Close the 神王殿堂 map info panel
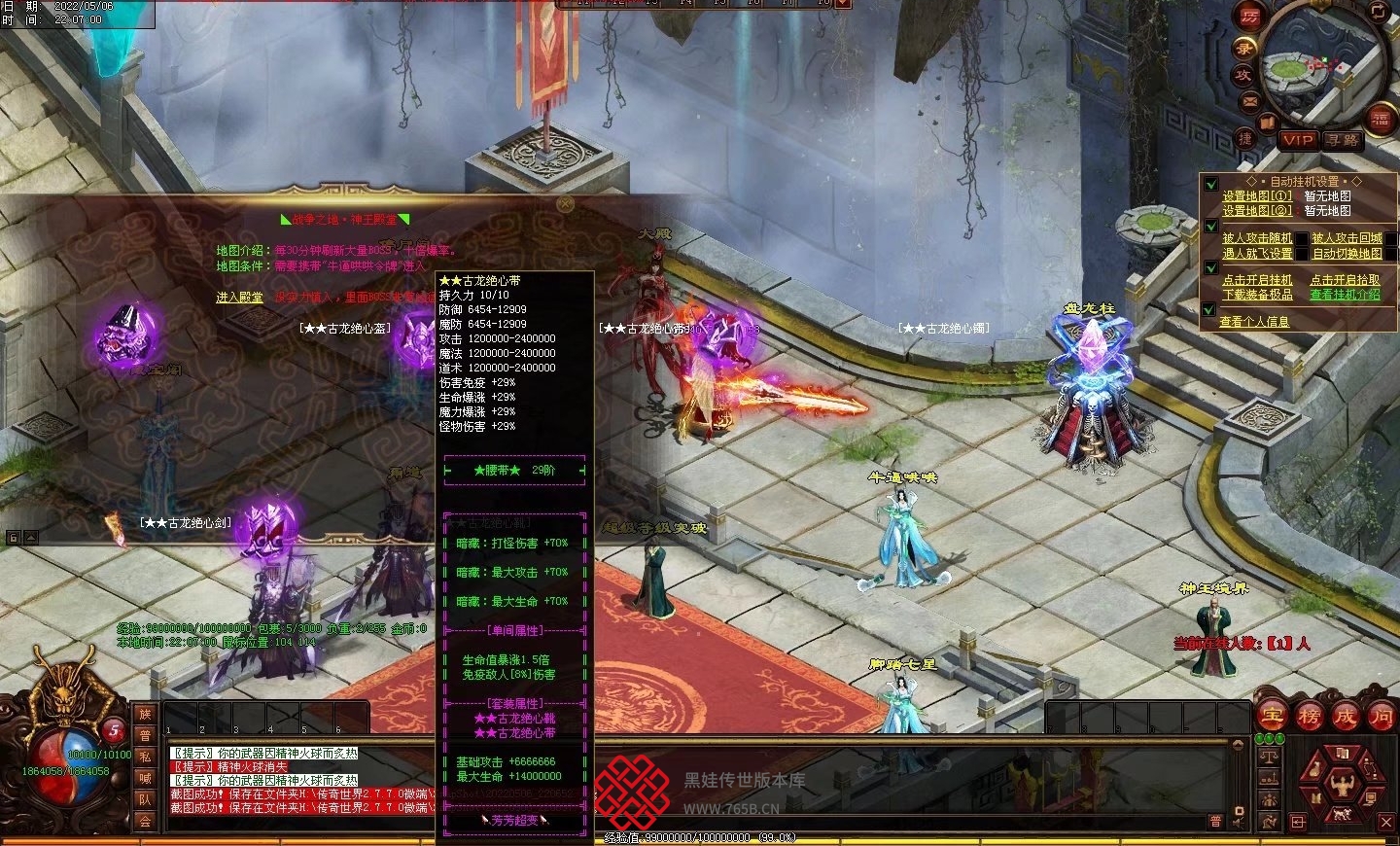 point(566,204)
